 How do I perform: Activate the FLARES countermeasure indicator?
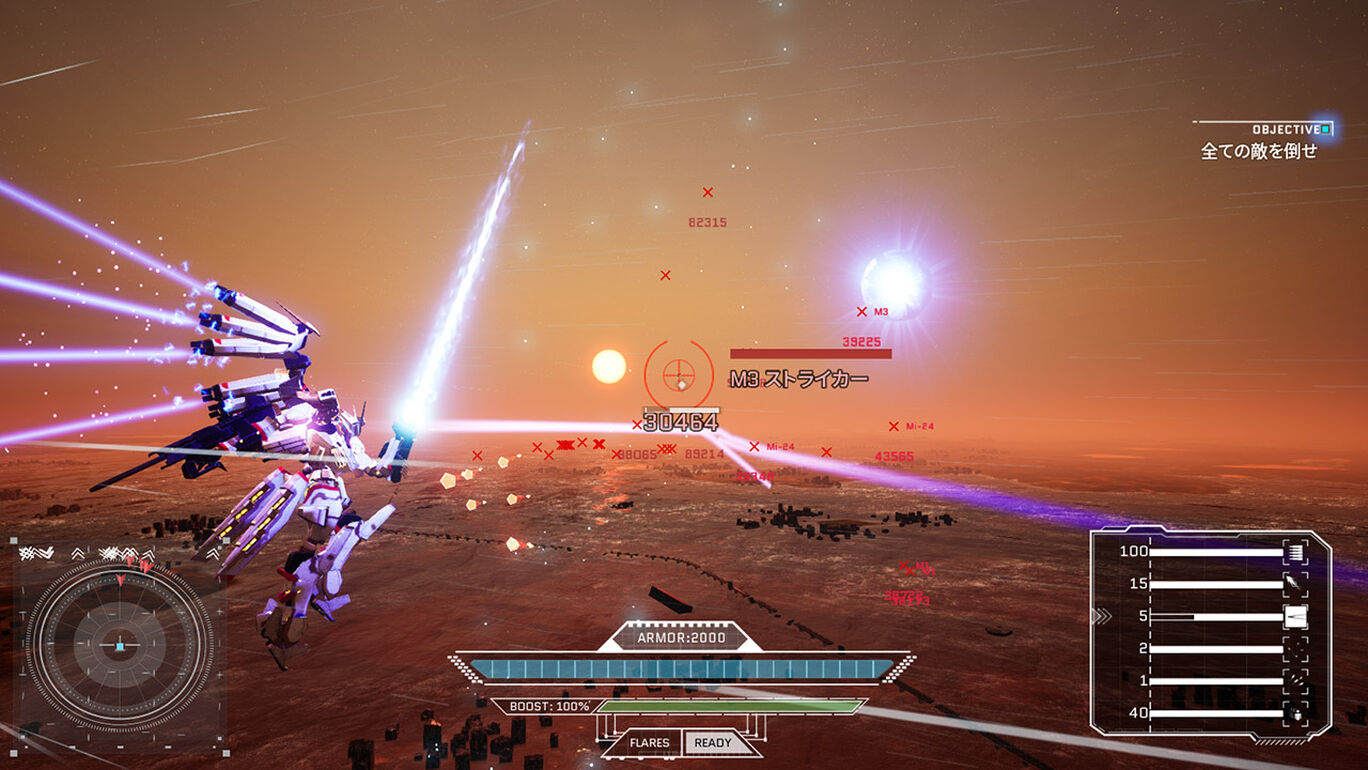(x=650, y=743)
